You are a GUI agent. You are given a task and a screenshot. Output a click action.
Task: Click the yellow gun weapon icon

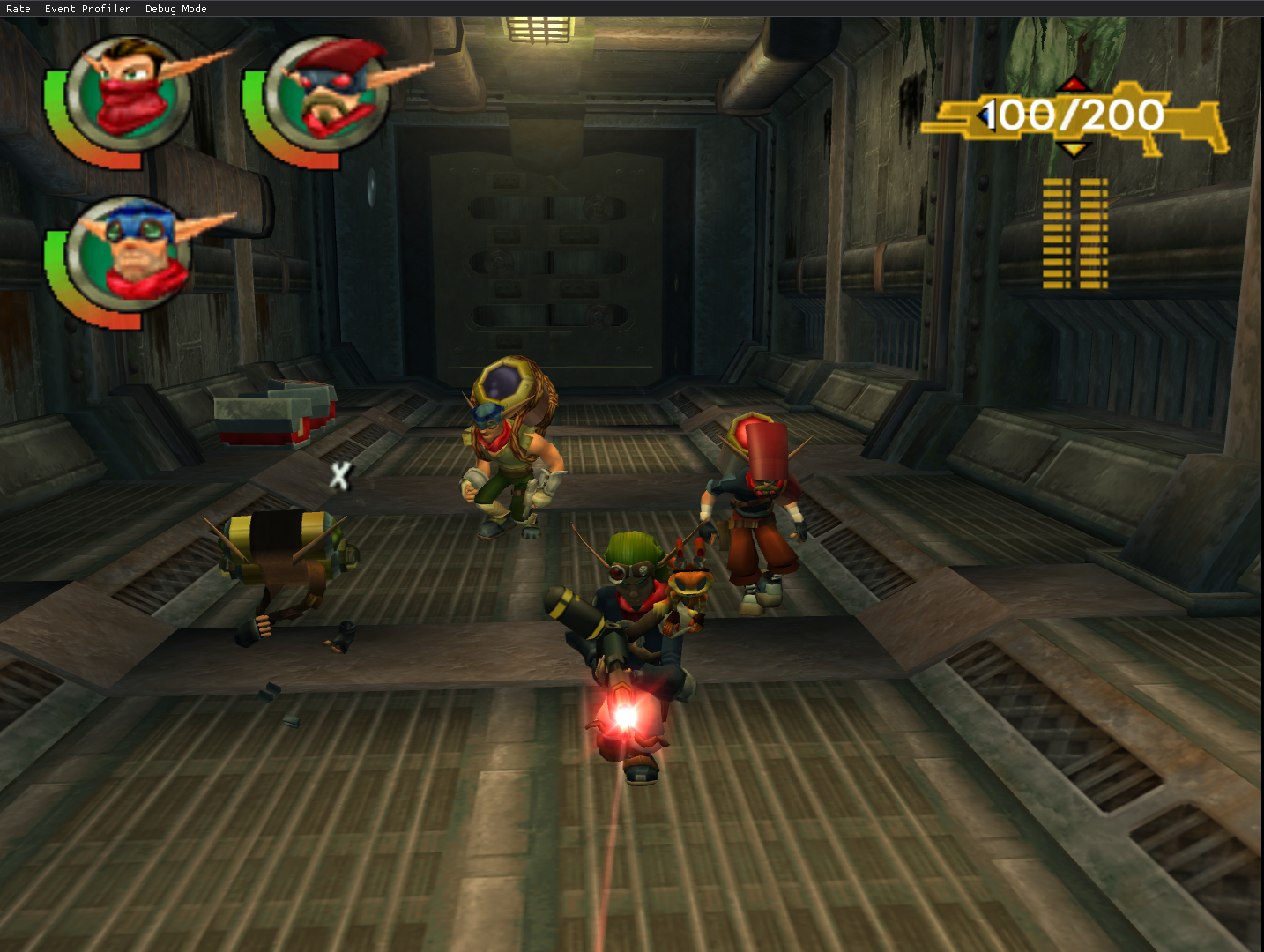point(1074,119)
